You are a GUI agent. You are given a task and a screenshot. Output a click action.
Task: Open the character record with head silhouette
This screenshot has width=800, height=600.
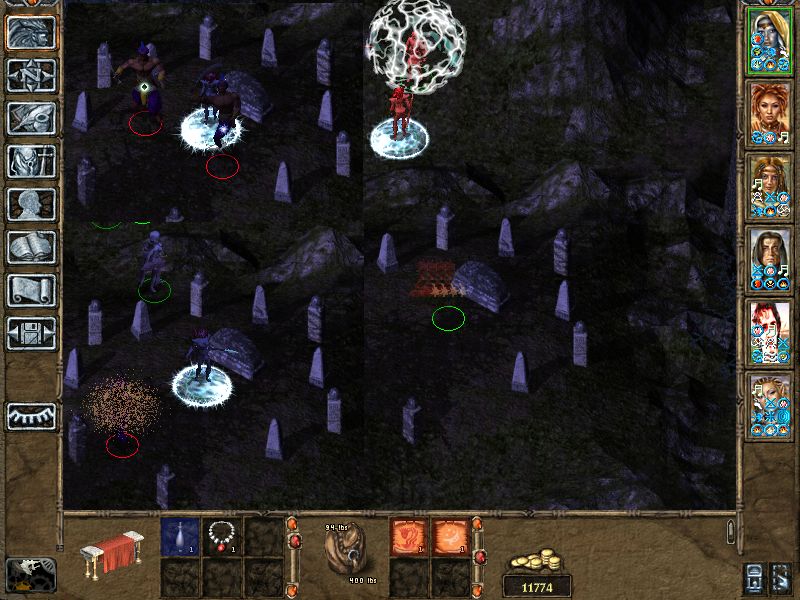click(31, 204)
